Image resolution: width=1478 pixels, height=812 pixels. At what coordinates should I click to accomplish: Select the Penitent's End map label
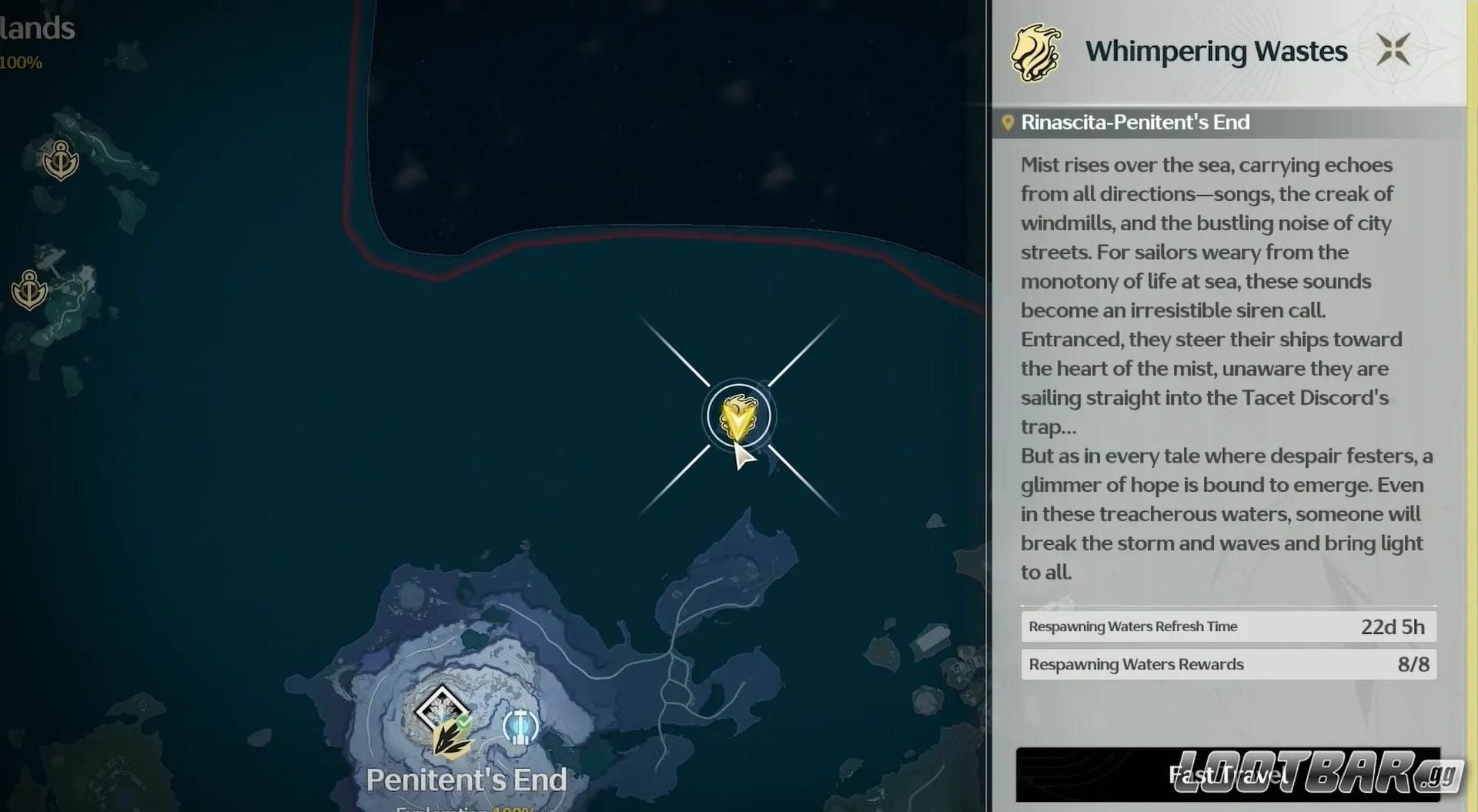466,778
